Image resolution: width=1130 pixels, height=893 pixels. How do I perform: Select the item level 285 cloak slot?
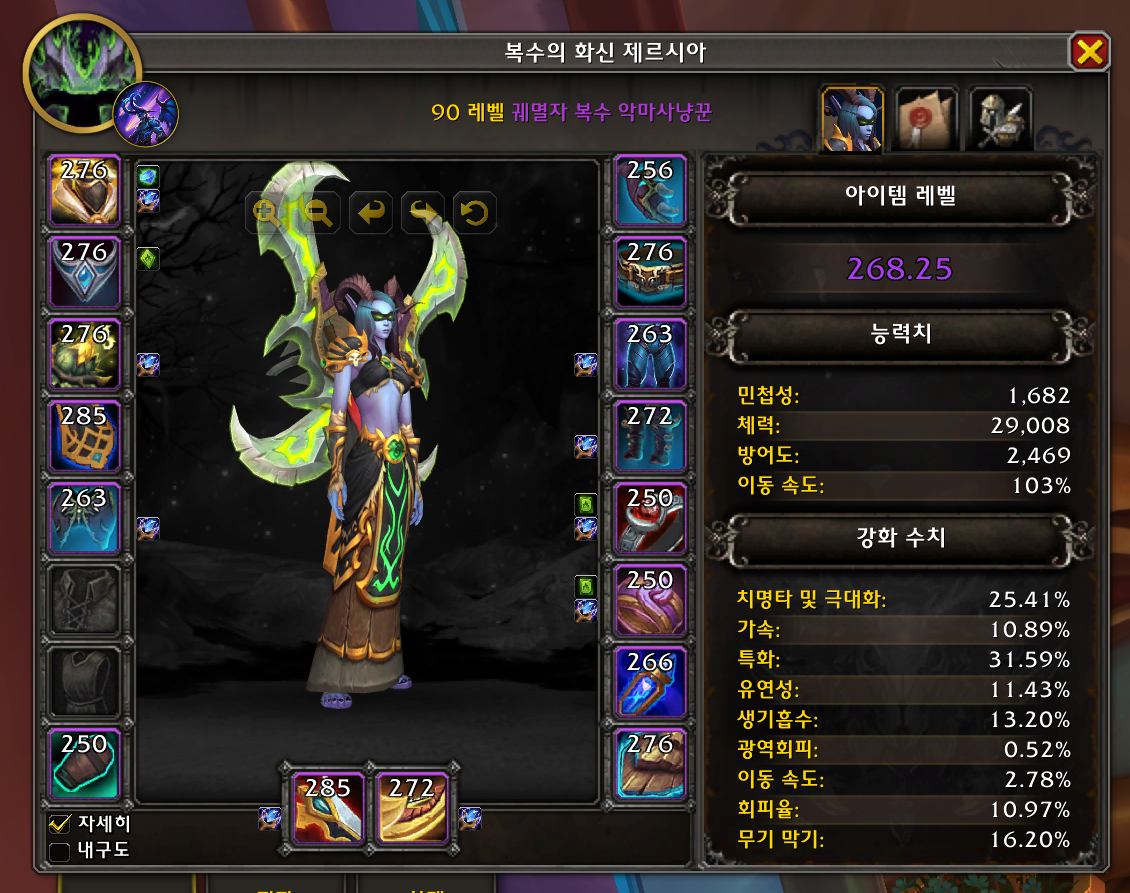[x=85, y=436]
